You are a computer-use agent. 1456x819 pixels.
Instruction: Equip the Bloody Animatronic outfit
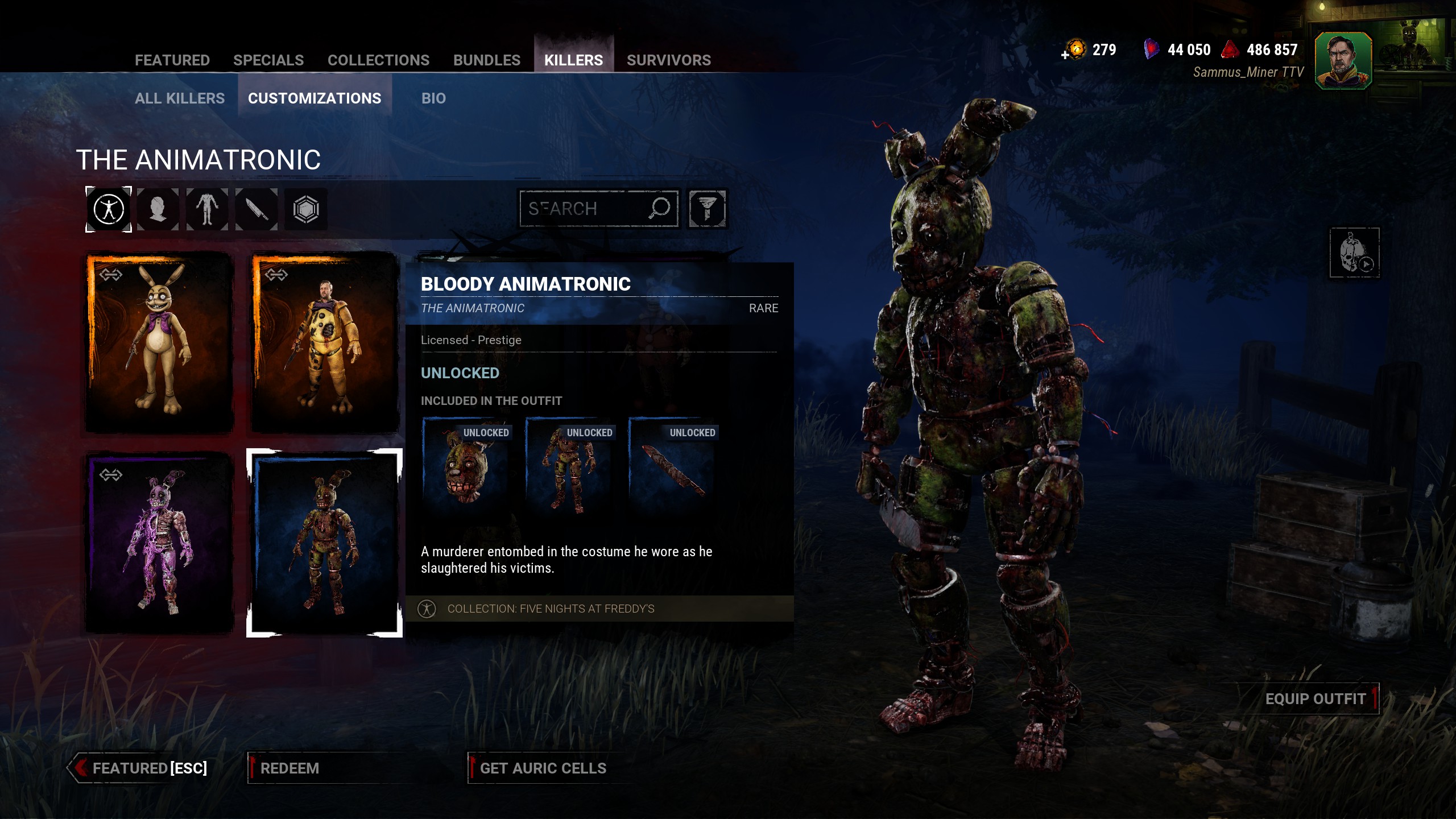[x=1314, y=699]
